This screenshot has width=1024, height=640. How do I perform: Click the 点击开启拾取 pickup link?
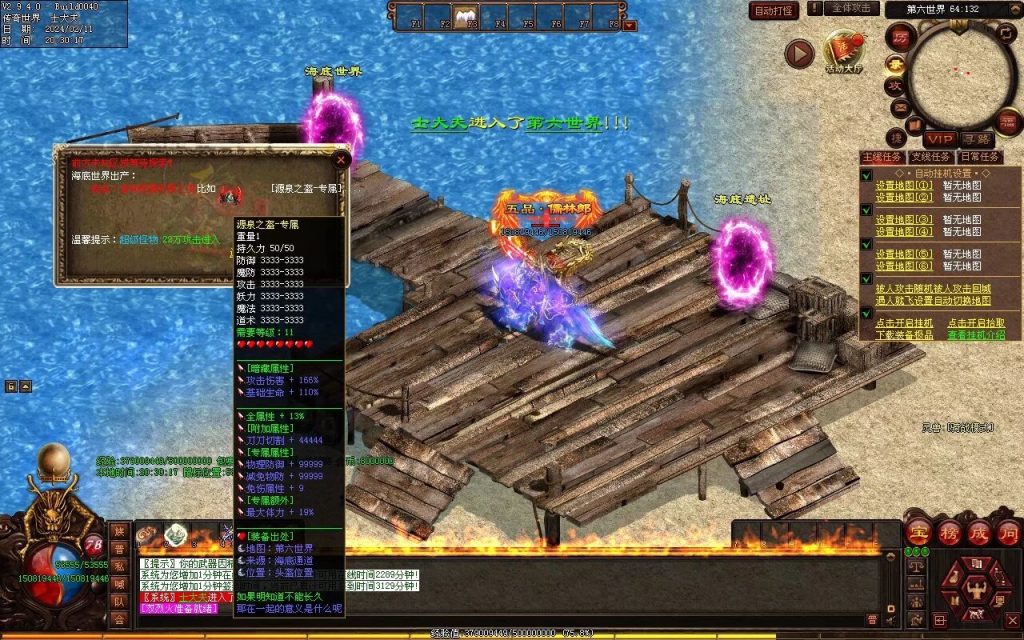[976, 323]
